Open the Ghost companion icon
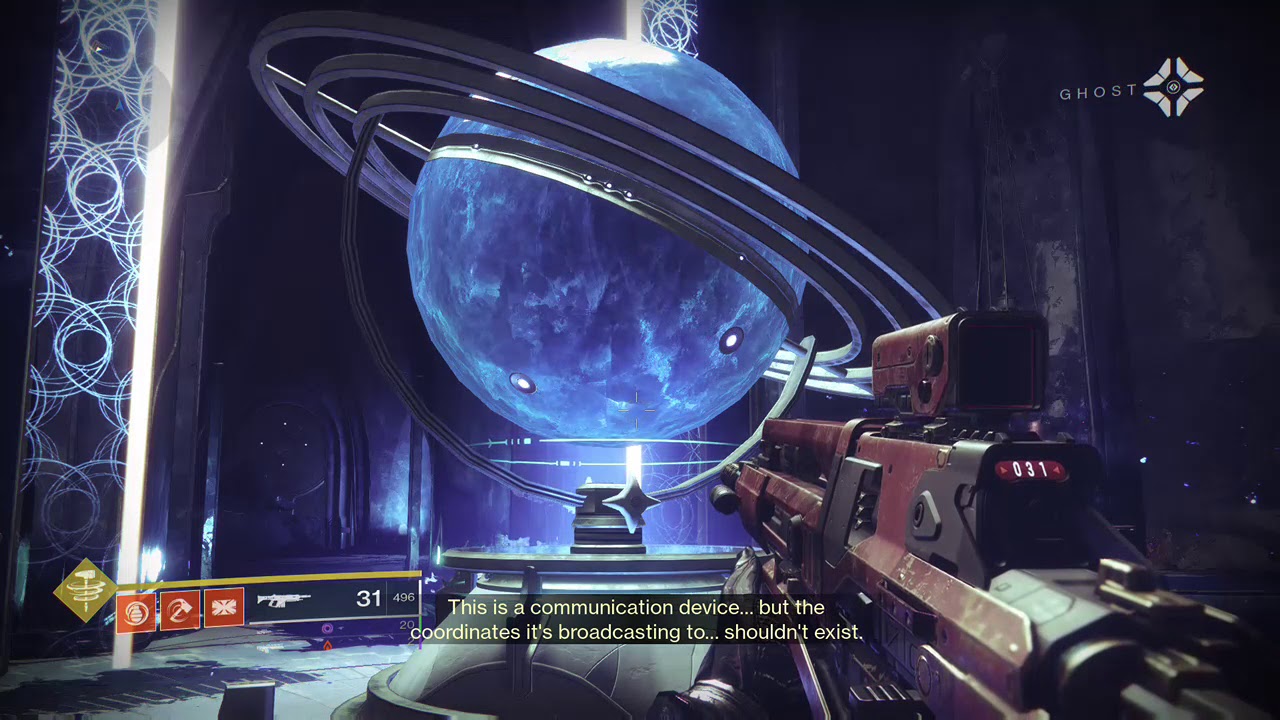 click(x=1173, y=87)
